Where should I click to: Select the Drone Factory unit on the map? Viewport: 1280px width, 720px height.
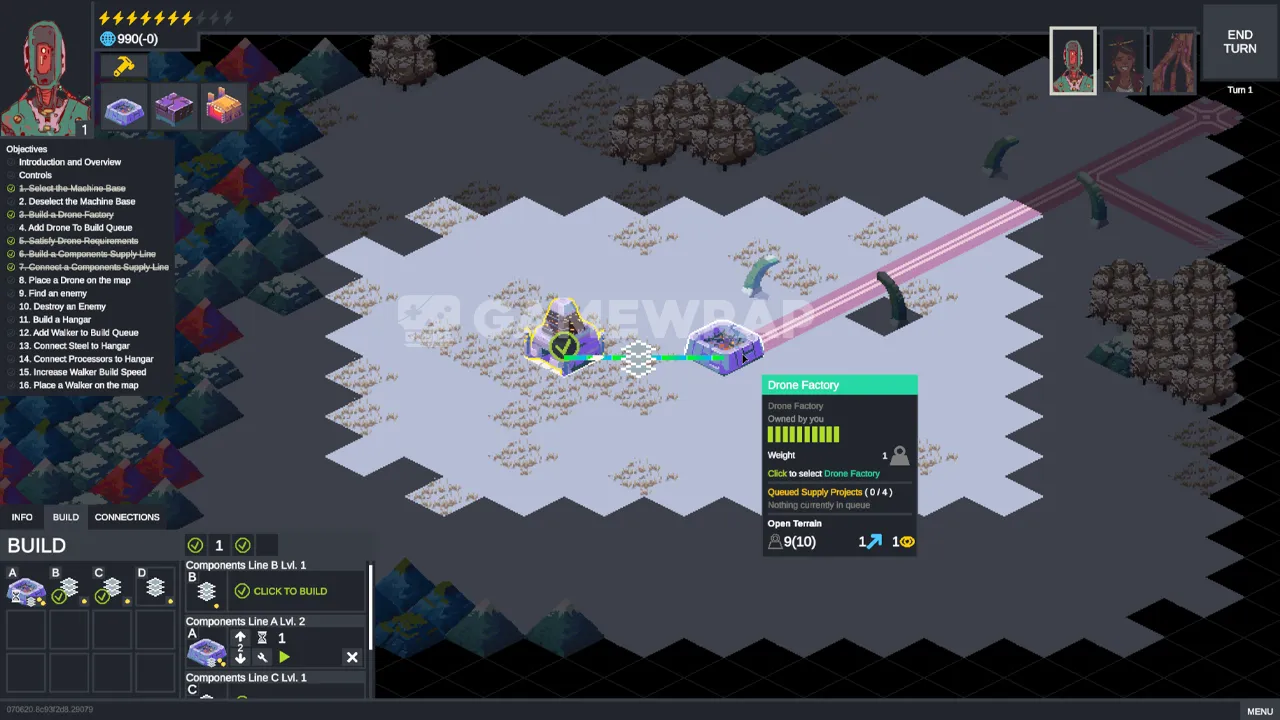click(724, 346)
